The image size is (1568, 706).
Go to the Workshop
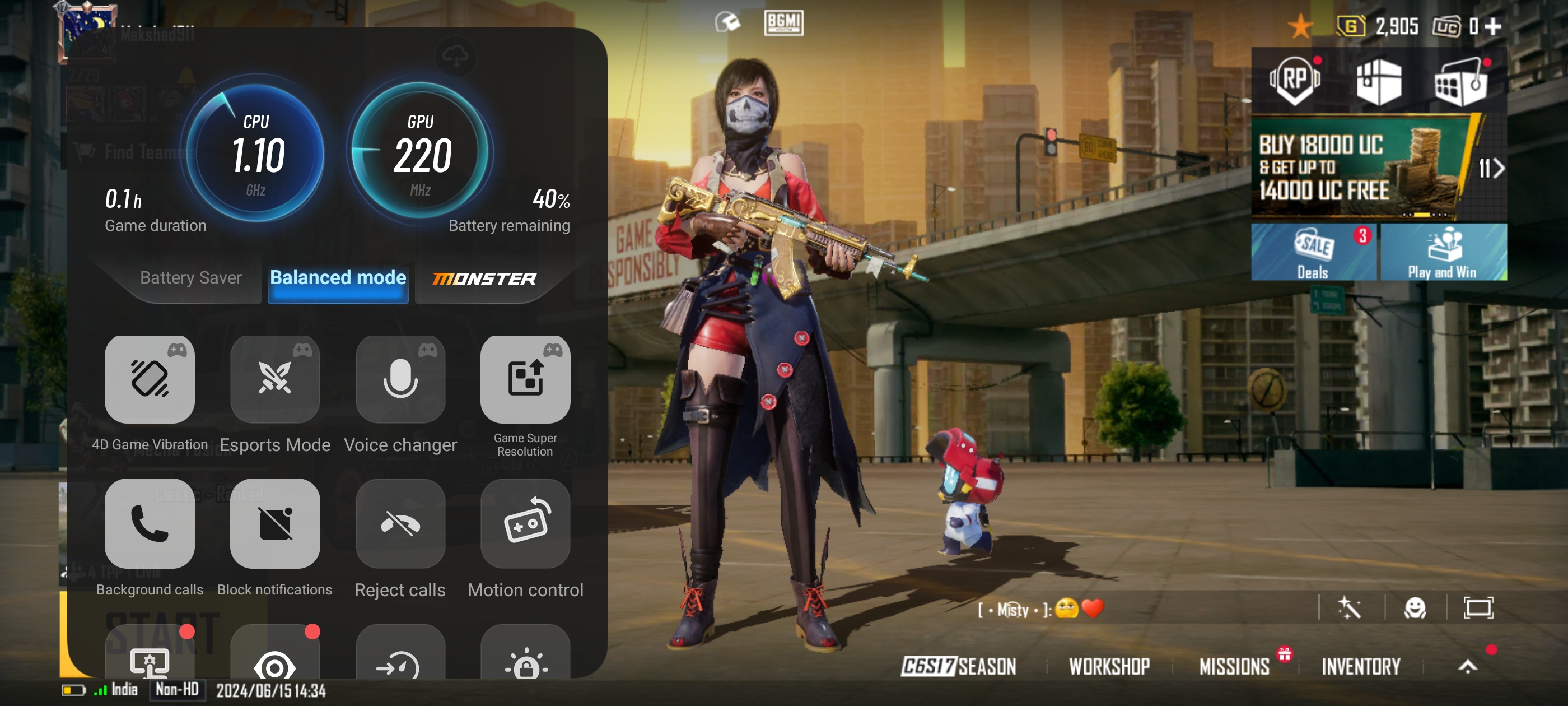click(x=1109, y=666)
